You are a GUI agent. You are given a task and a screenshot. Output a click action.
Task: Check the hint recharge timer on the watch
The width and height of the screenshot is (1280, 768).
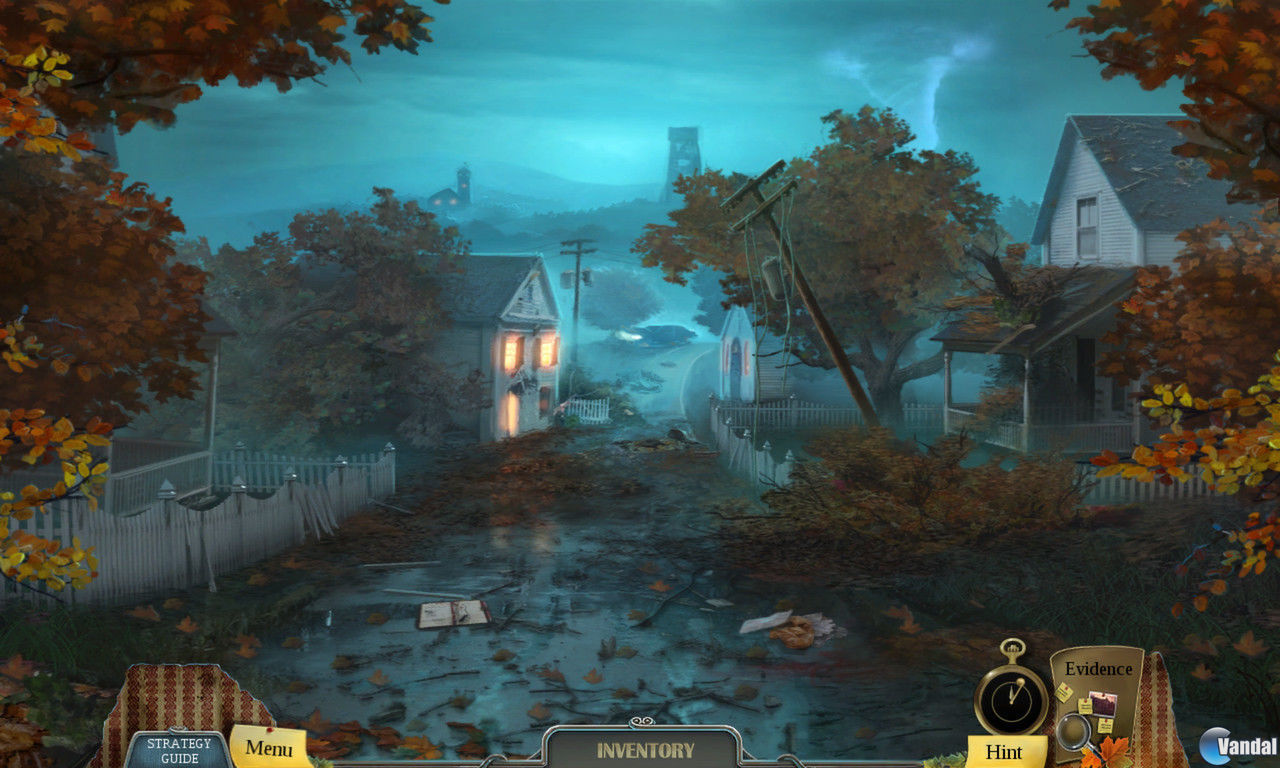[x=1010, y=700]
